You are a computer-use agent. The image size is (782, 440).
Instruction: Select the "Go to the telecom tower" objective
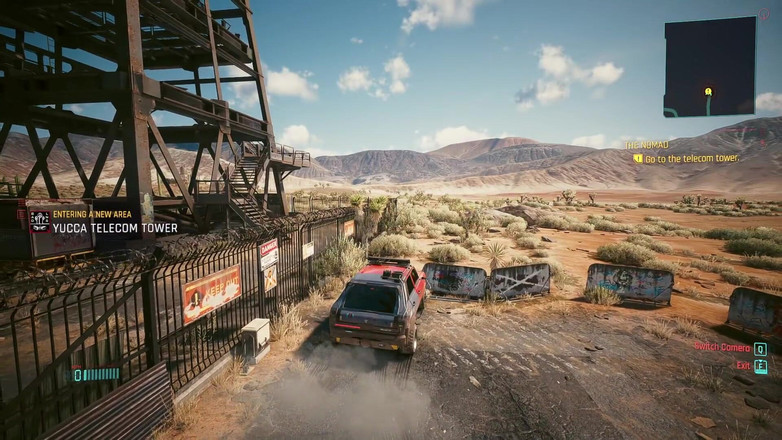pyautogui.click(x=691, y=159)
